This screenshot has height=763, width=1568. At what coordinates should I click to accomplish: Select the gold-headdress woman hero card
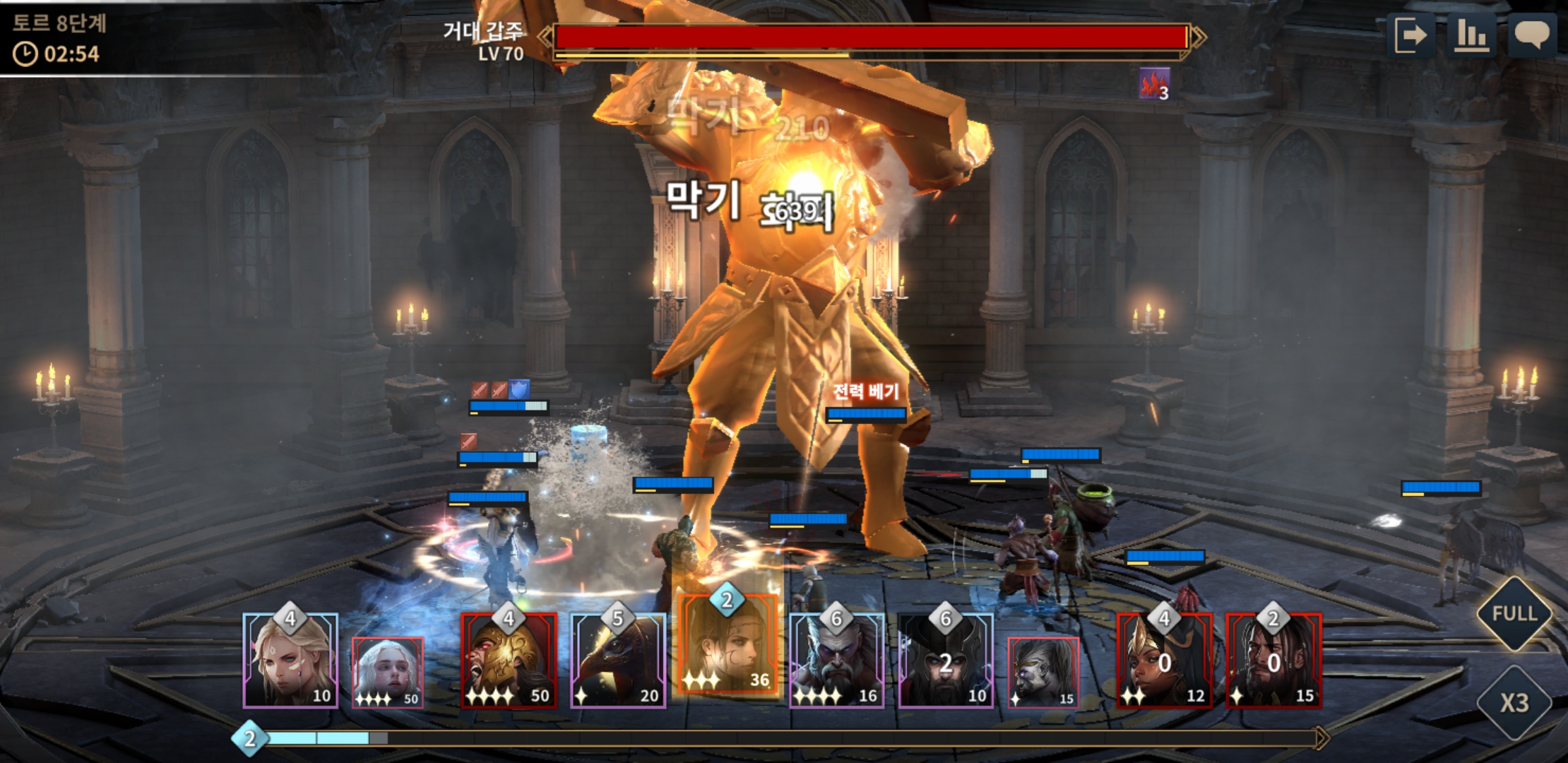[1164, 661]
